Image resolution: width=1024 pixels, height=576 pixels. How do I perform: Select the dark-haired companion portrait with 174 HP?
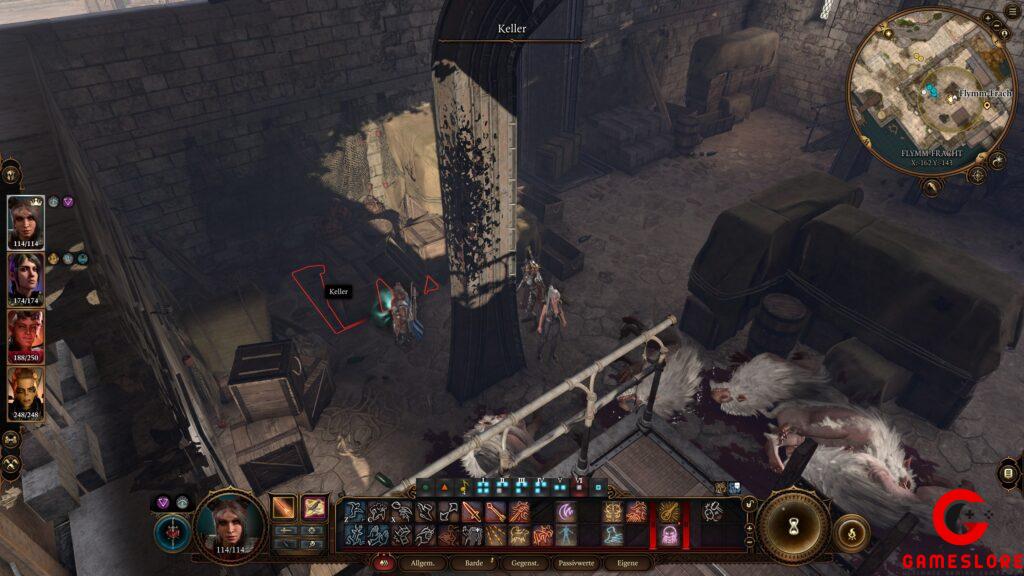pos(26,277)
